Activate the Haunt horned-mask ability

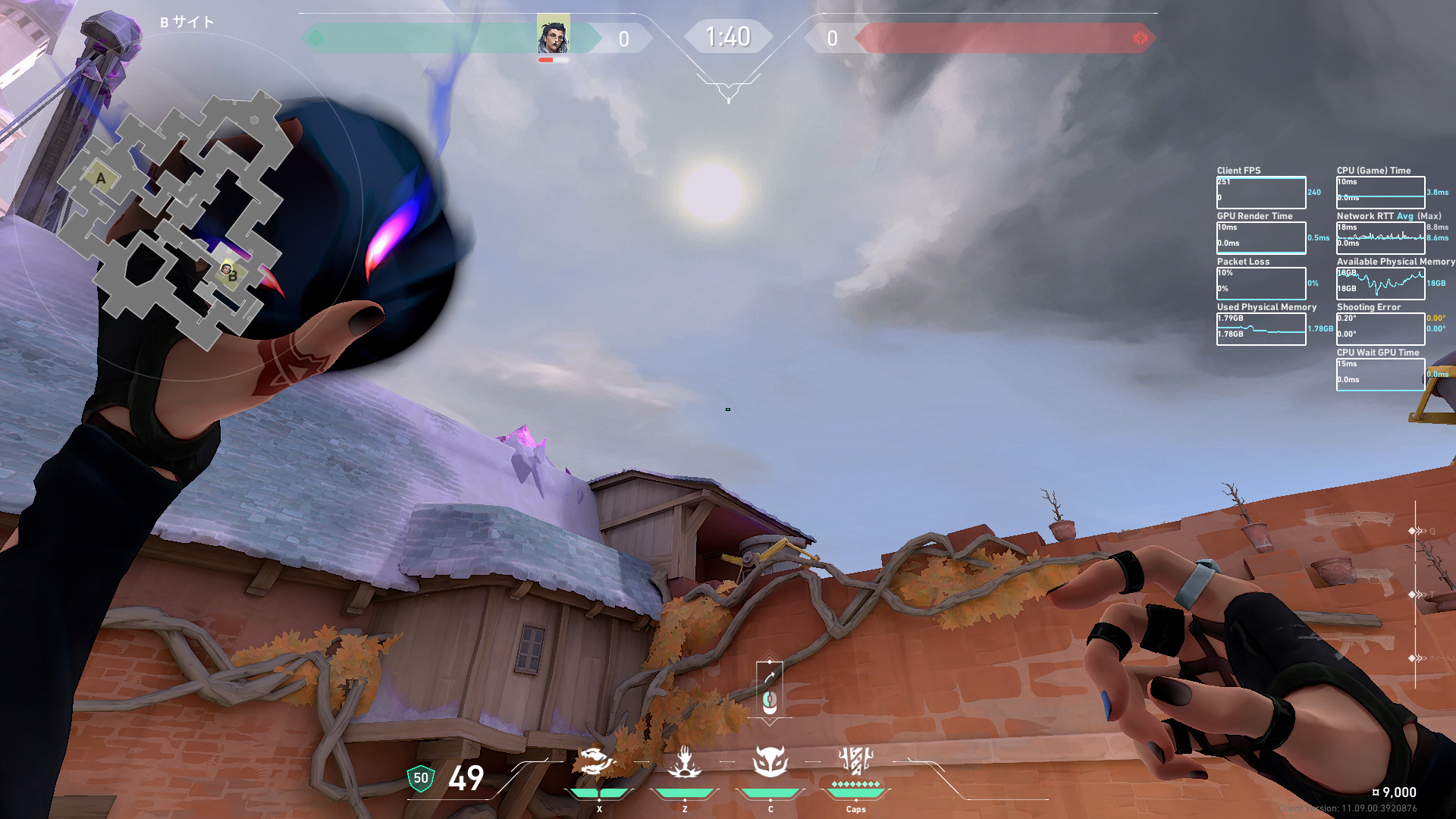click(770, 762)
